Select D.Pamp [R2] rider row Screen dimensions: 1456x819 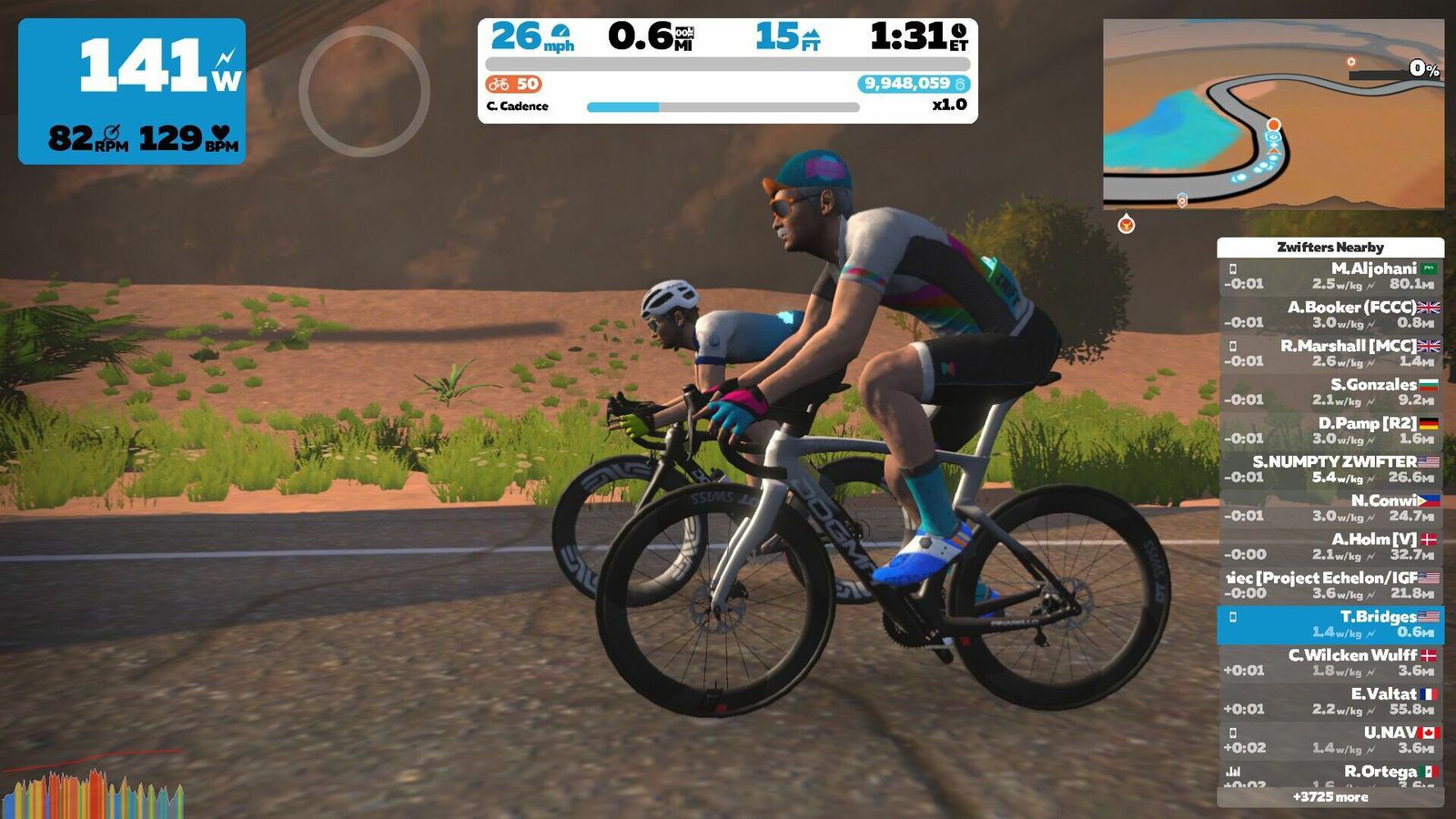point(1330,431)
